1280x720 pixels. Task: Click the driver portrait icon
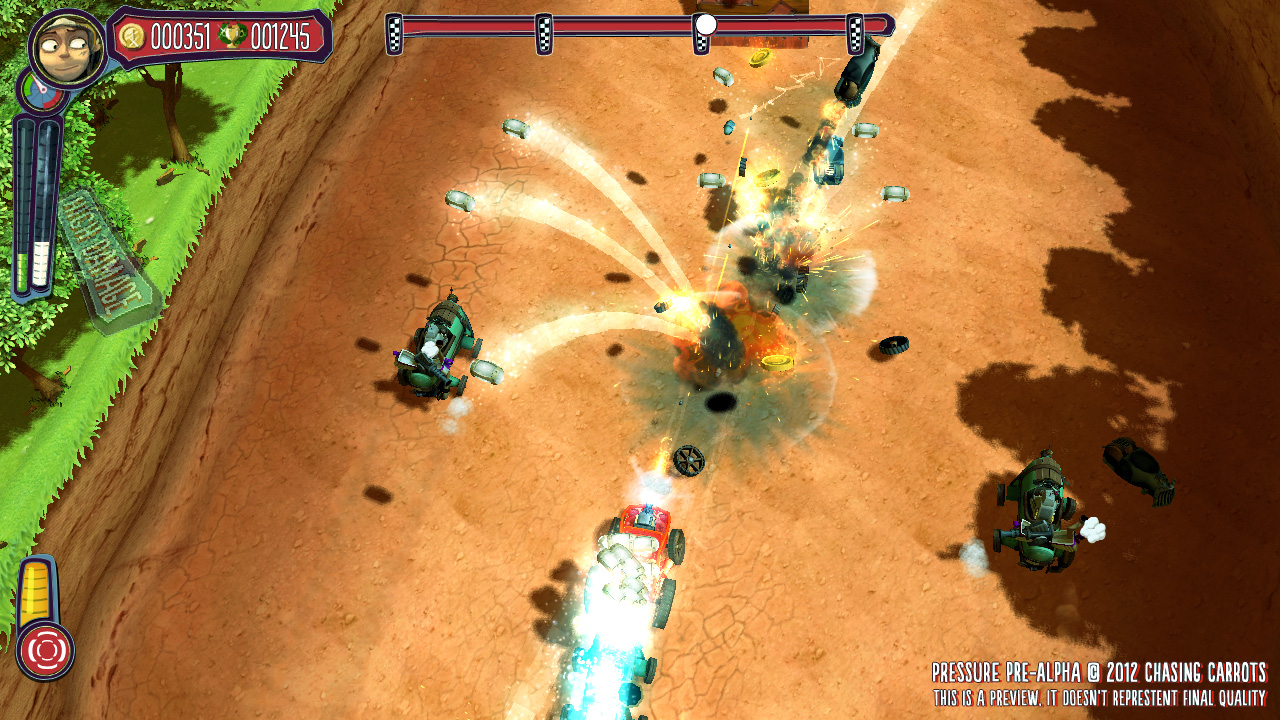click(67, 47)
